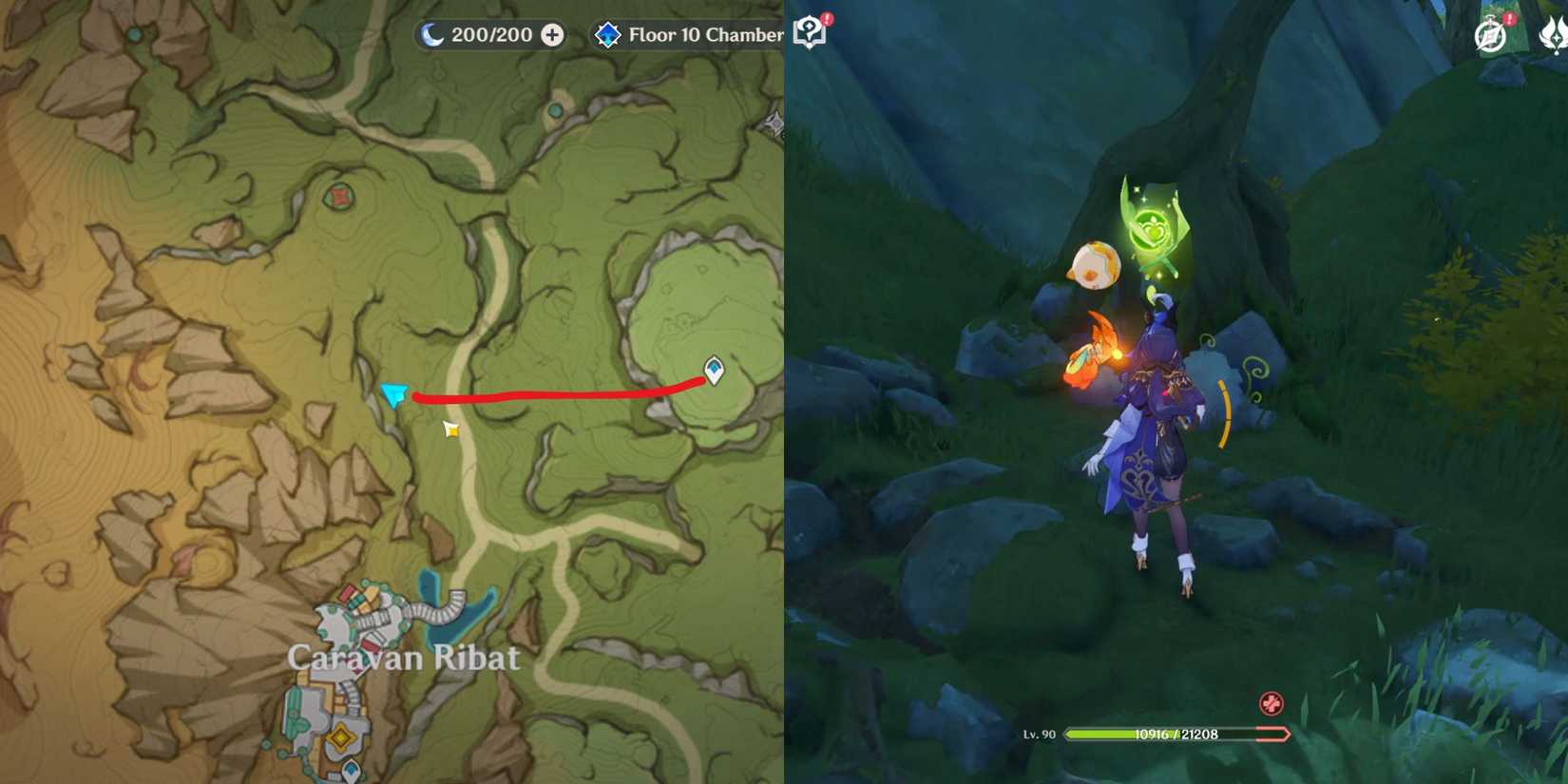Click the moon-shaped resin currency icon
The width and height of the screenshot is (1568, 784).
pyautogui.click(x=432, y=34)
